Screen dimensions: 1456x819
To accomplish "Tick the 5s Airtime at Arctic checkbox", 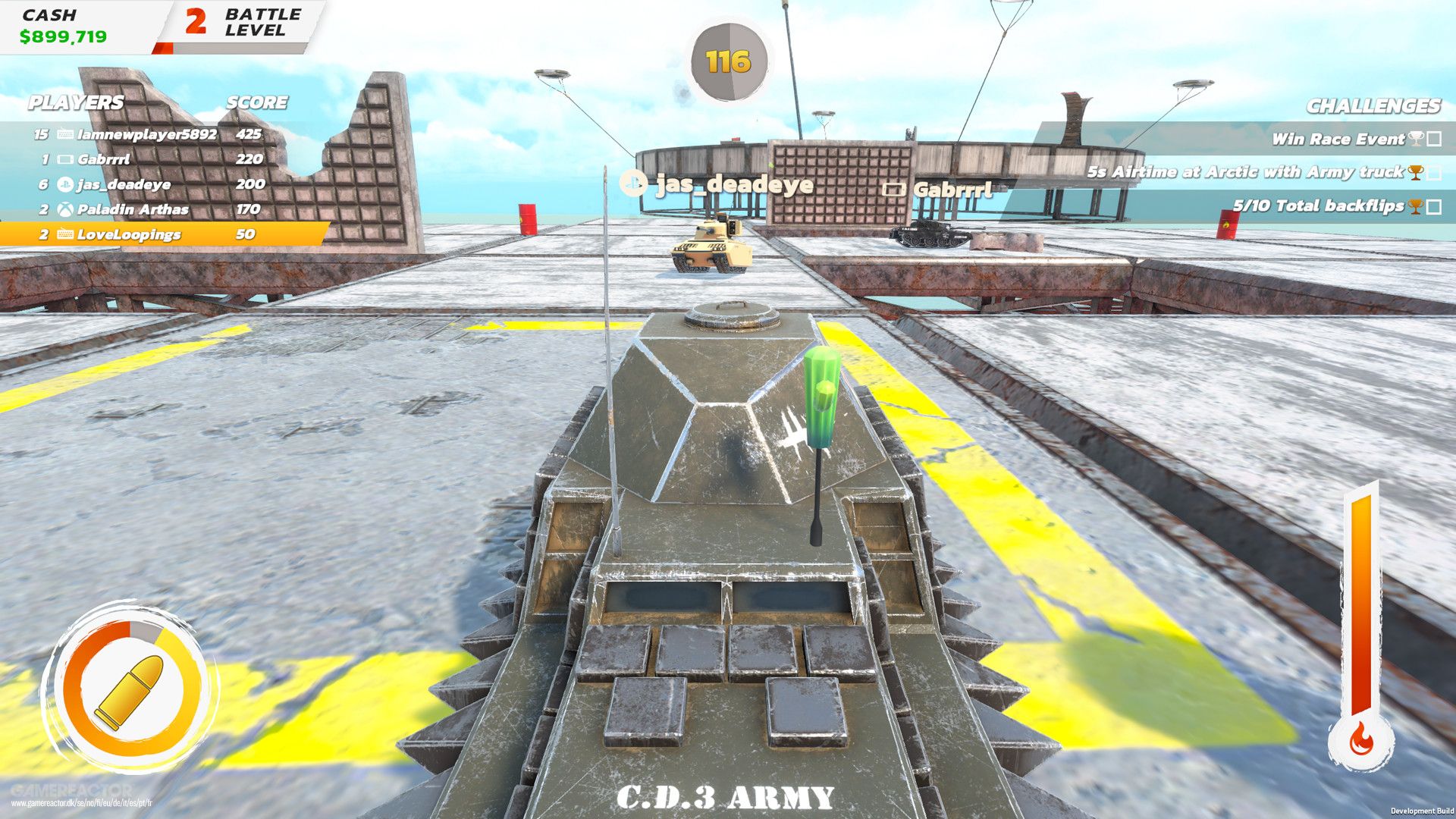I will pos(1432,174).
